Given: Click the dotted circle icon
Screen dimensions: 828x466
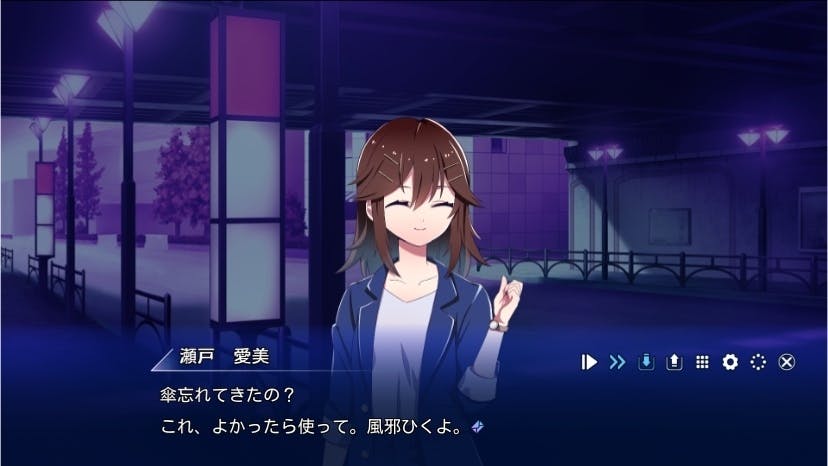Looking at the screenshot, I should [758, 362].
